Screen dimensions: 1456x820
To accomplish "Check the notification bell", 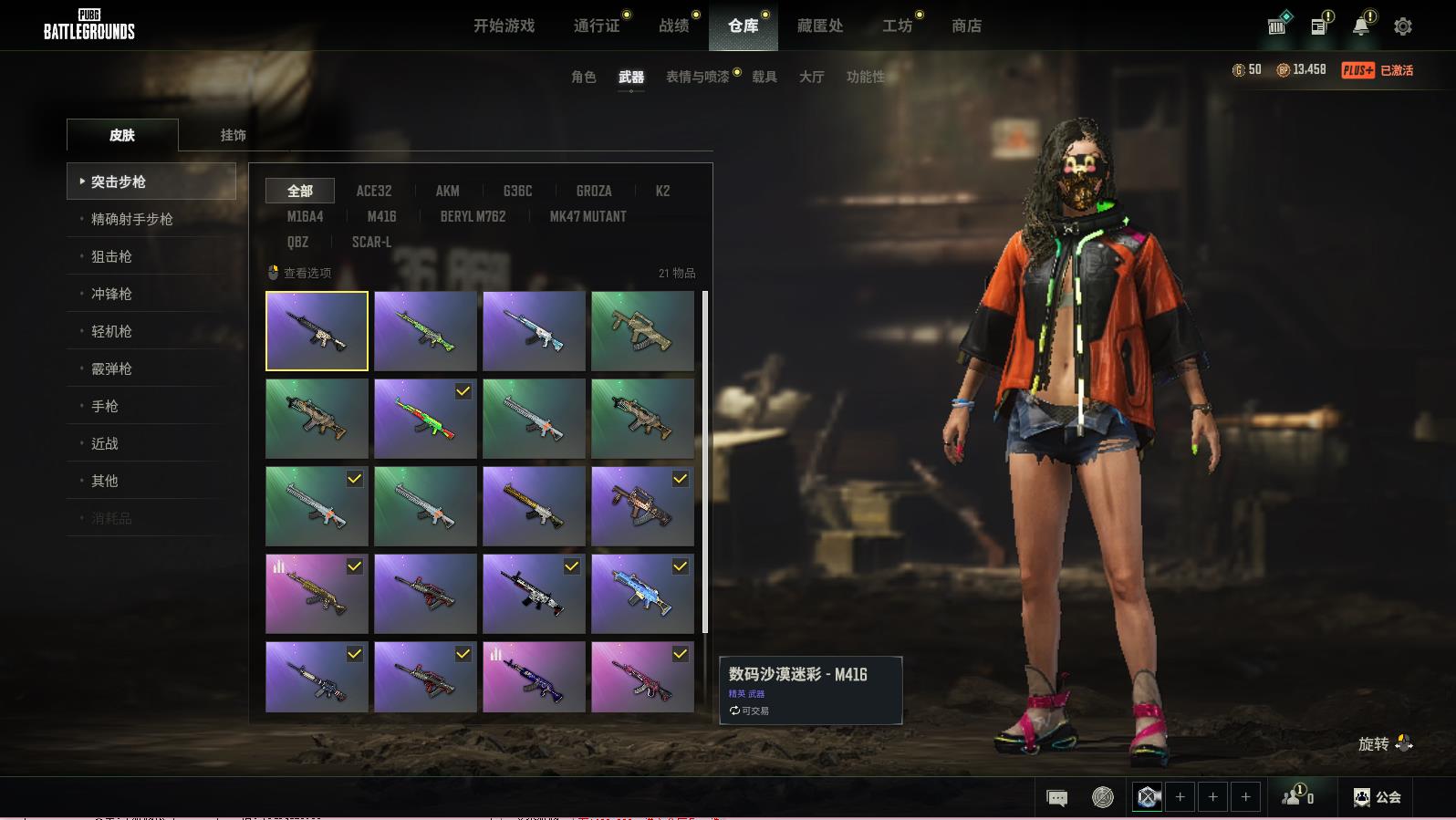I will [x=1360, y=26].
